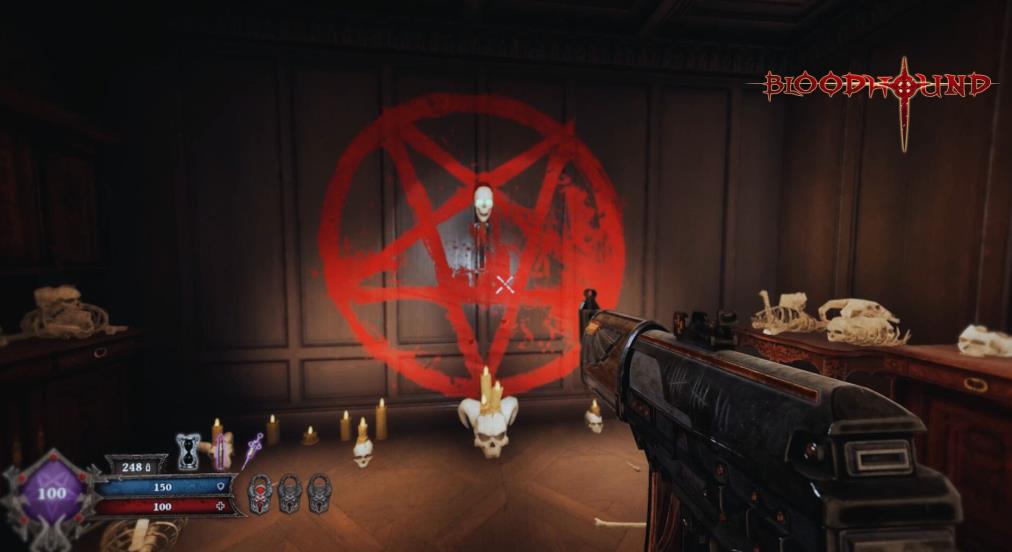1012x552 pixels.
Task: Activate the hourglass ability icon
Action: coord(188,450)
